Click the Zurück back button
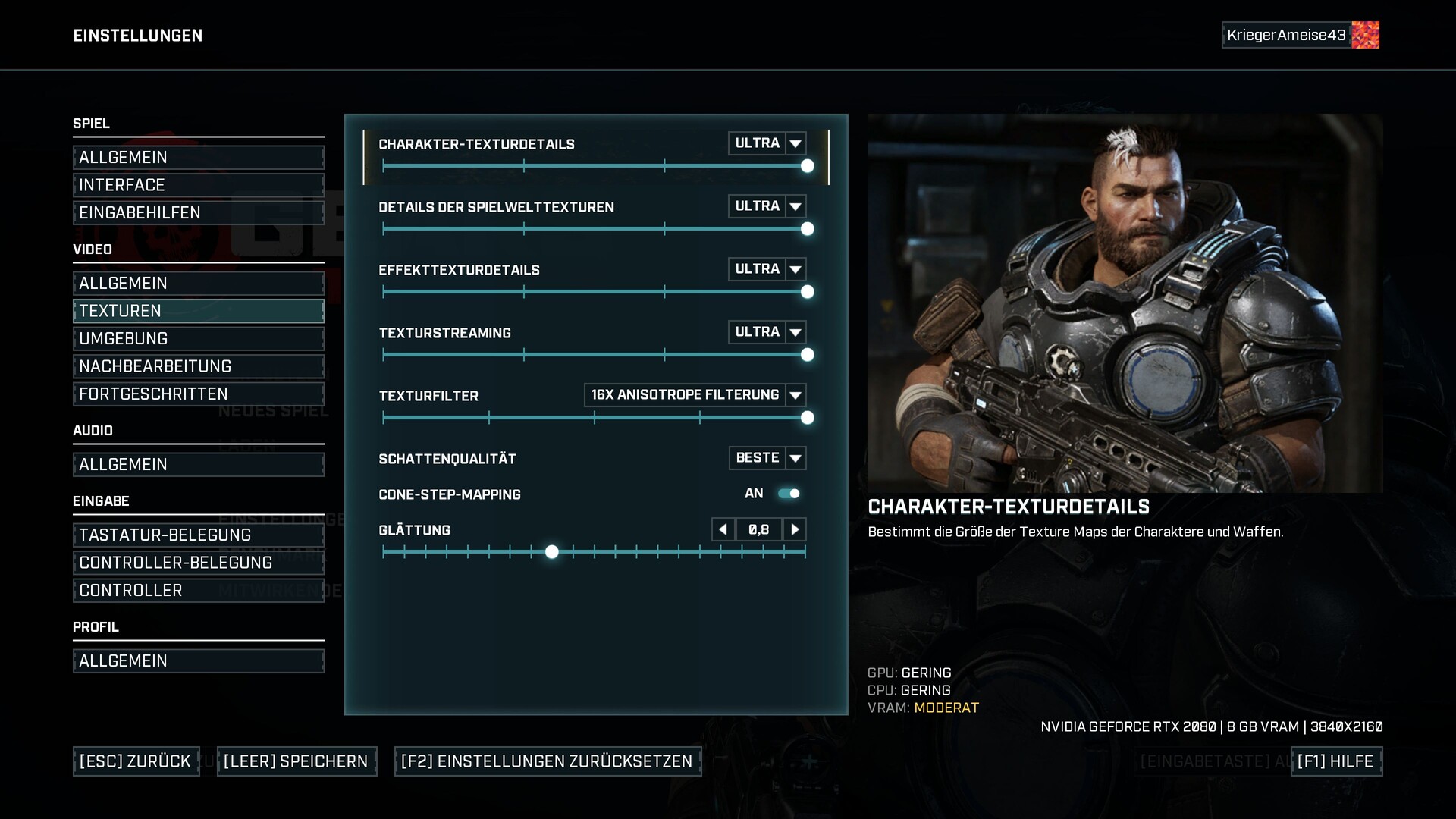 [x=136, y=761]
